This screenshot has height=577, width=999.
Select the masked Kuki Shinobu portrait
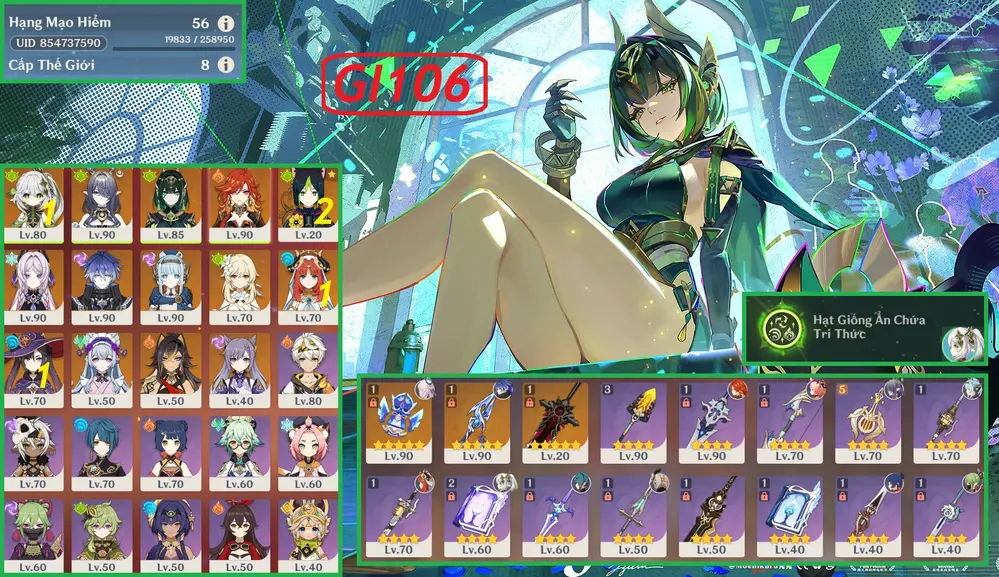(37, 535)
